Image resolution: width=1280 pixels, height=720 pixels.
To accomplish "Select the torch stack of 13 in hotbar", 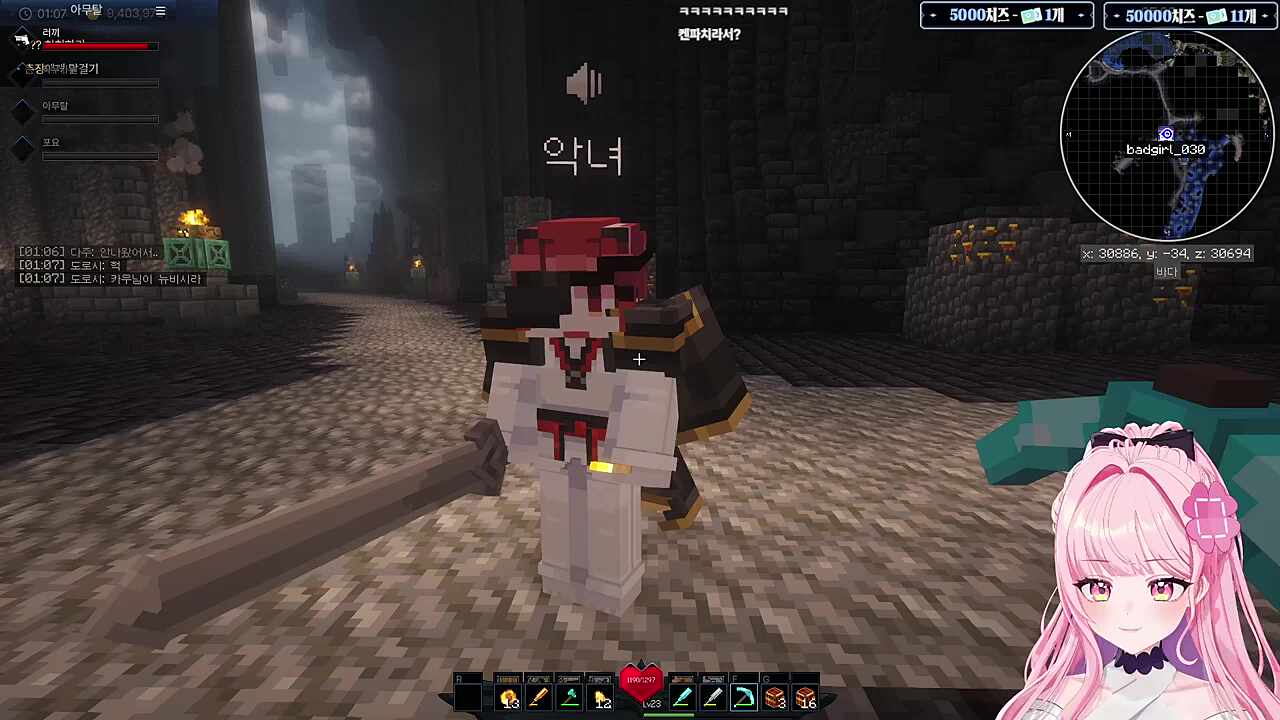I will pyautogui.click(x=508, y=697).
